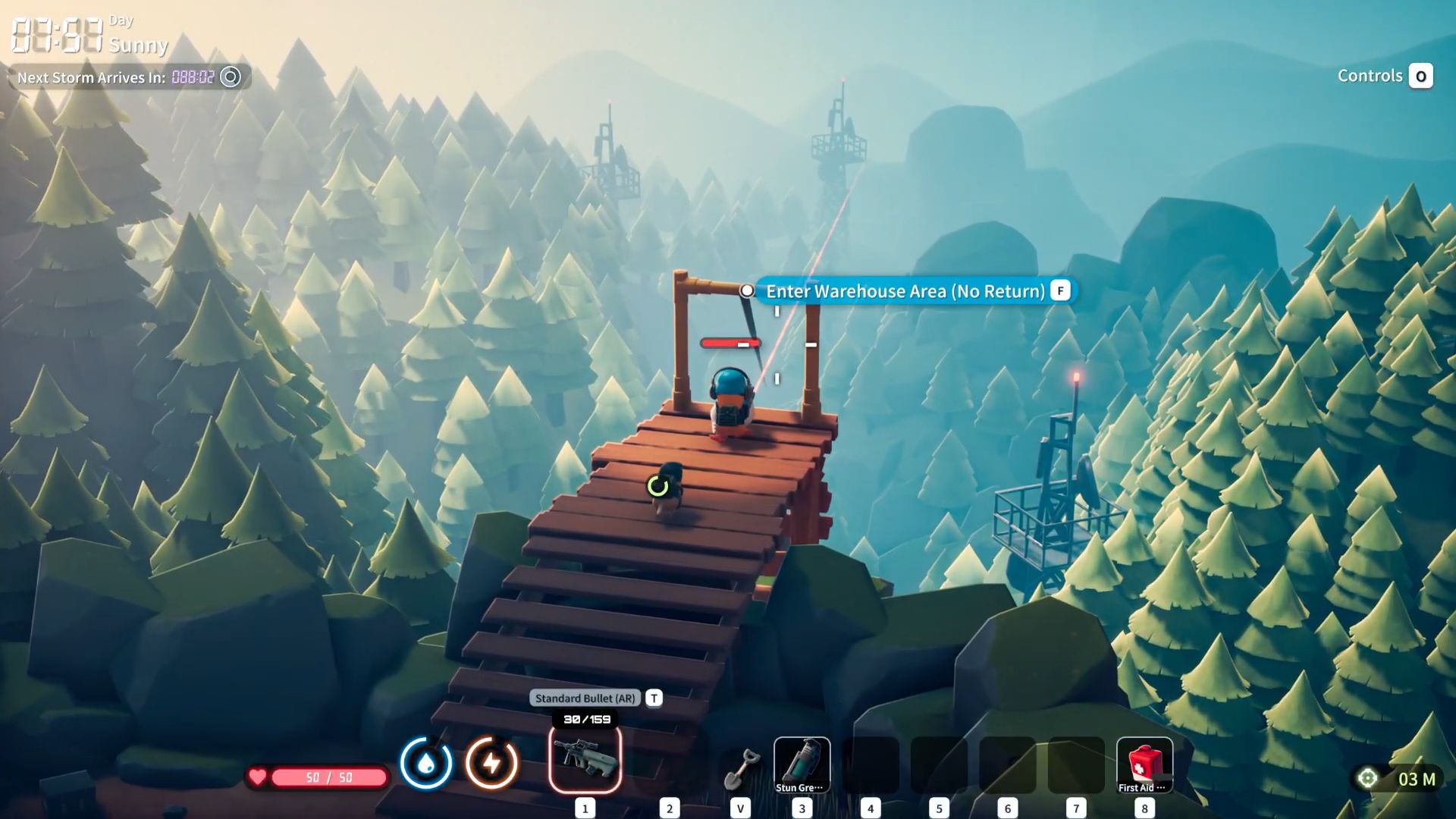
Task: Open the Controls help panel
Action: click(1384, 76)
